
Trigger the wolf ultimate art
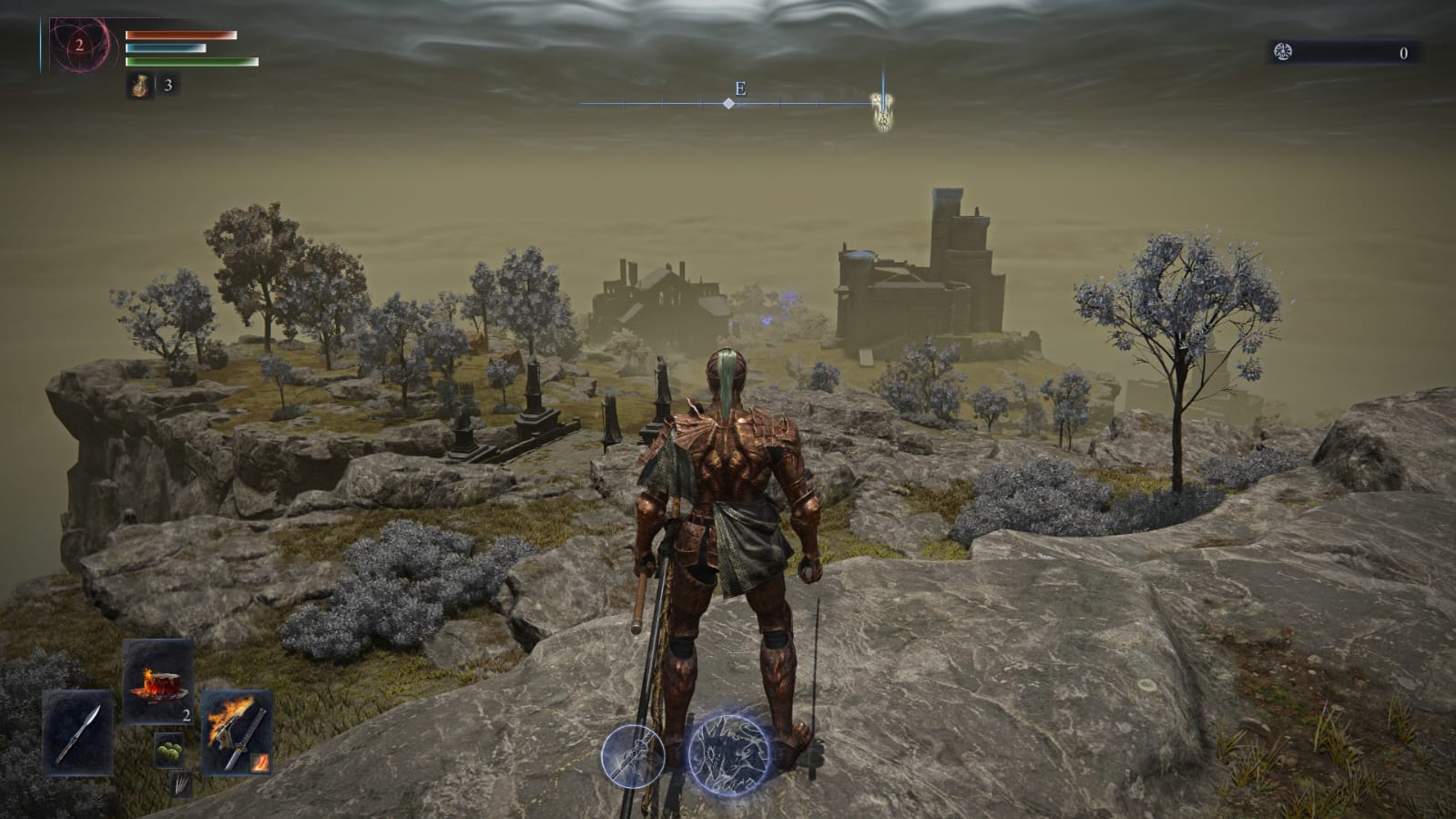[x=729, y=753]
